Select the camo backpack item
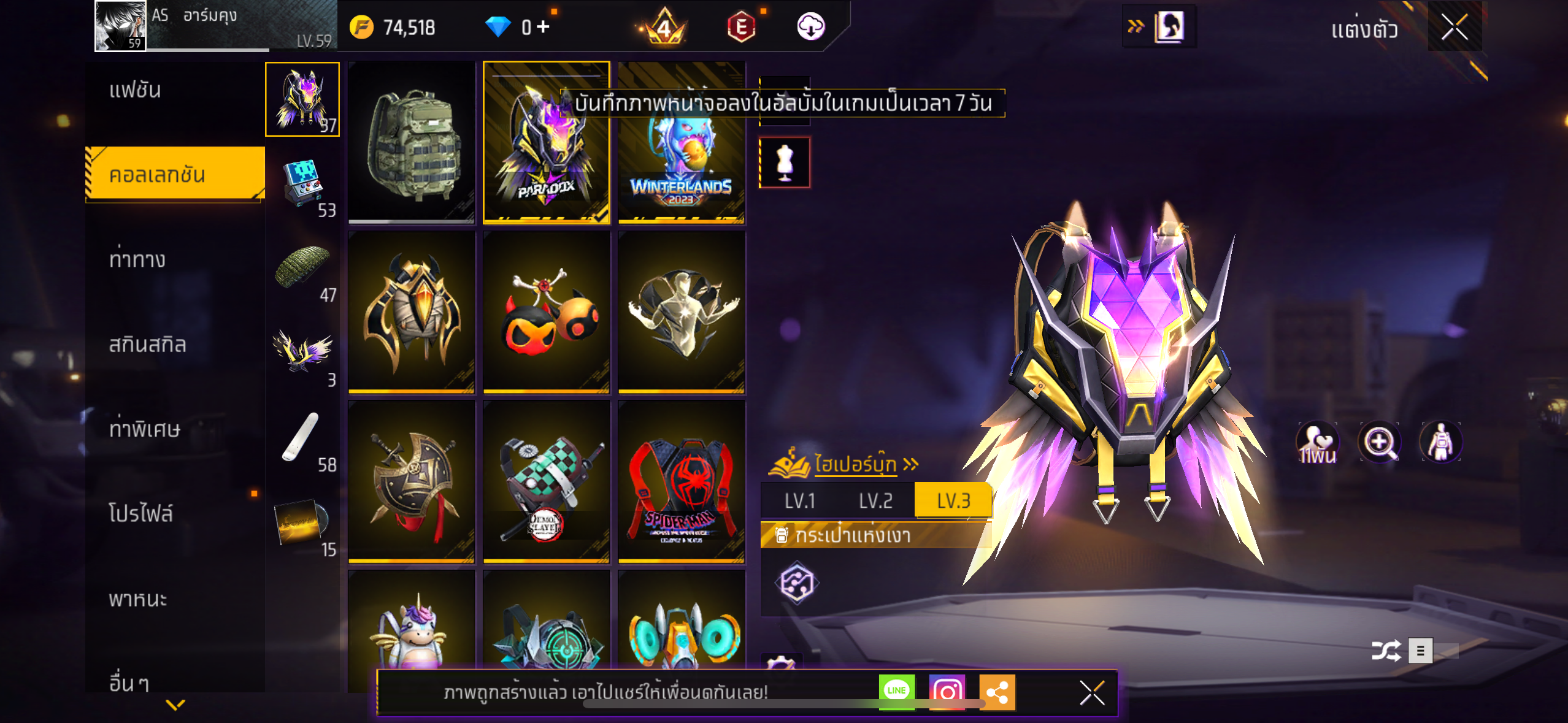This screenshot has height=723, width=1568. tap(412, 143)
